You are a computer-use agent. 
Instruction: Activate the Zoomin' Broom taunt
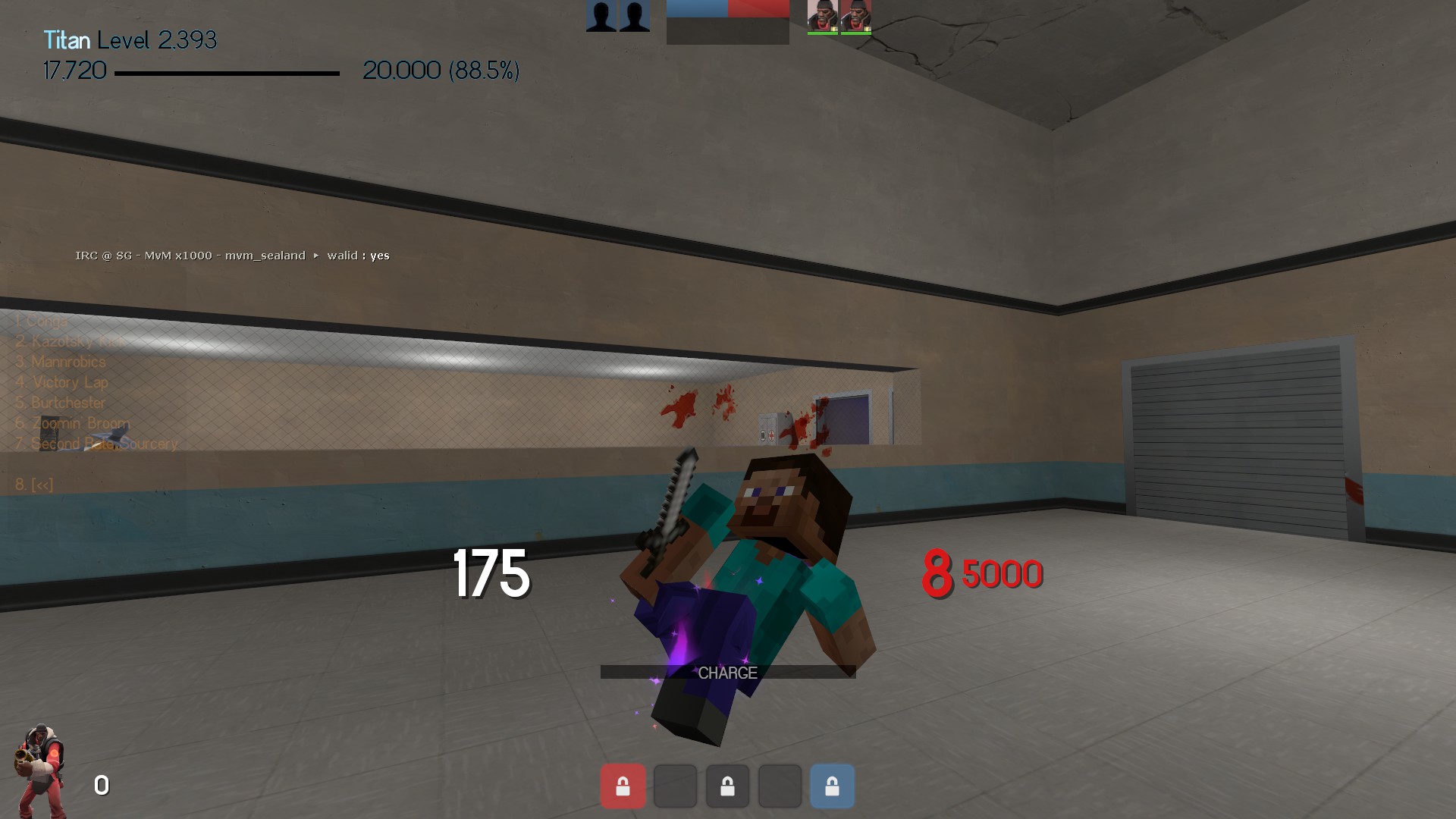(x=73, y=424)
